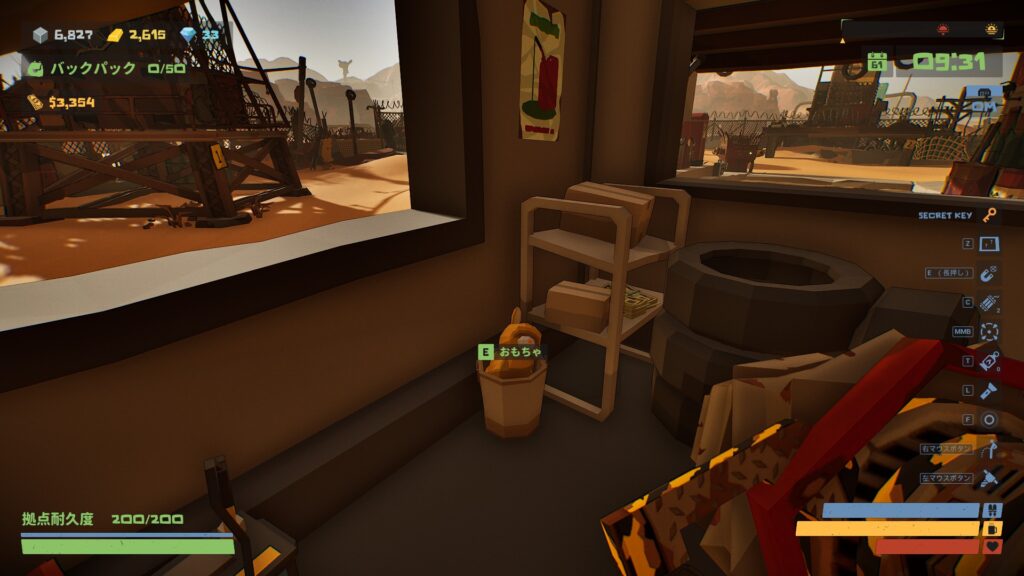Viewport: 1024px width, 576px height.
Task: Click the stone block resource icon
Action: point(40,35)
